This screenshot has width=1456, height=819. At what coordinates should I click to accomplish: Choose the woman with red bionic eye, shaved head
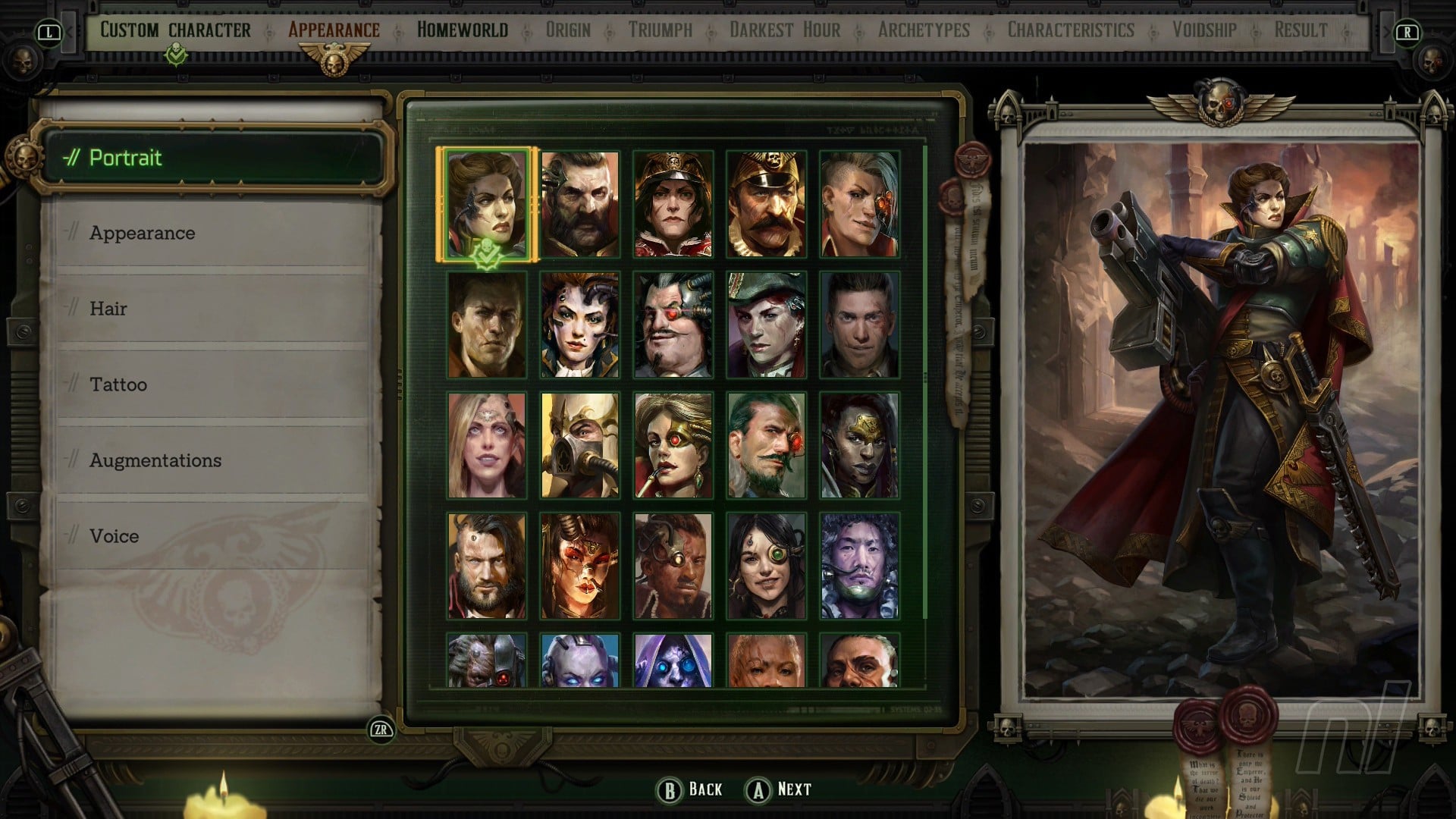(x=859, y=204)
